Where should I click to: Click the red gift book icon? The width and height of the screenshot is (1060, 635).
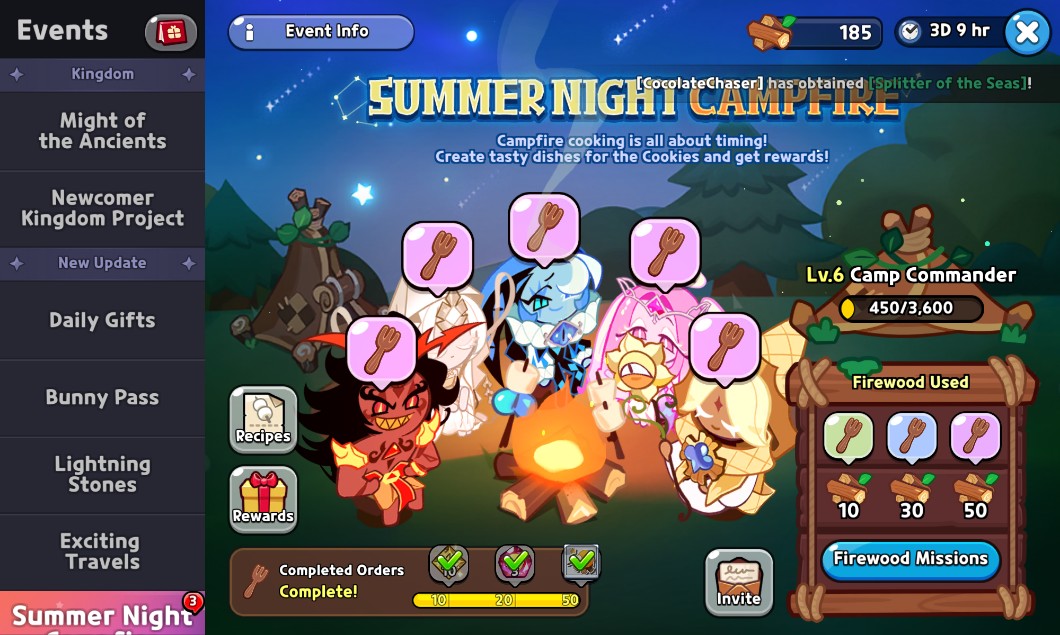[x=171, y=32]
